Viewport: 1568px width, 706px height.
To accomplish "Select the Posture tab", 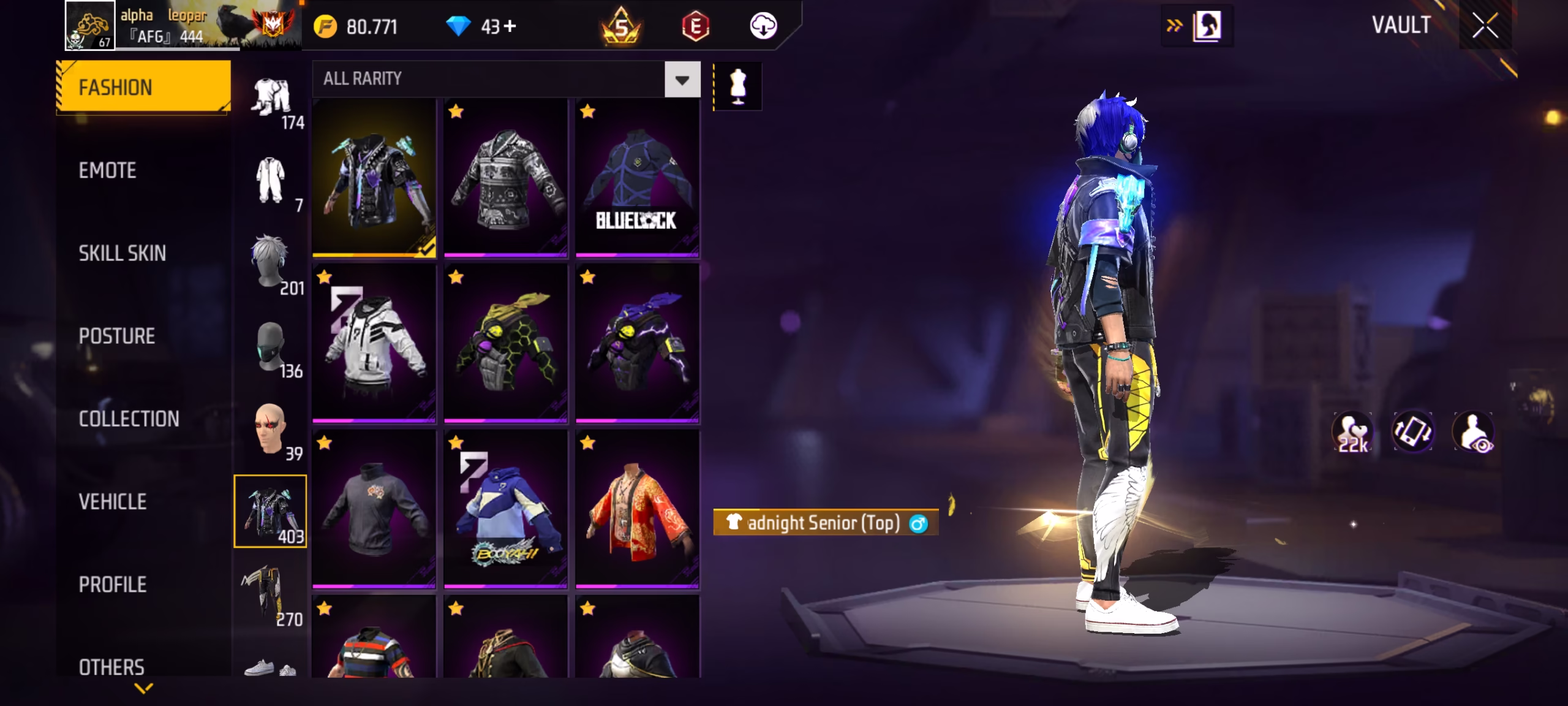I will [x=116, y=336].
